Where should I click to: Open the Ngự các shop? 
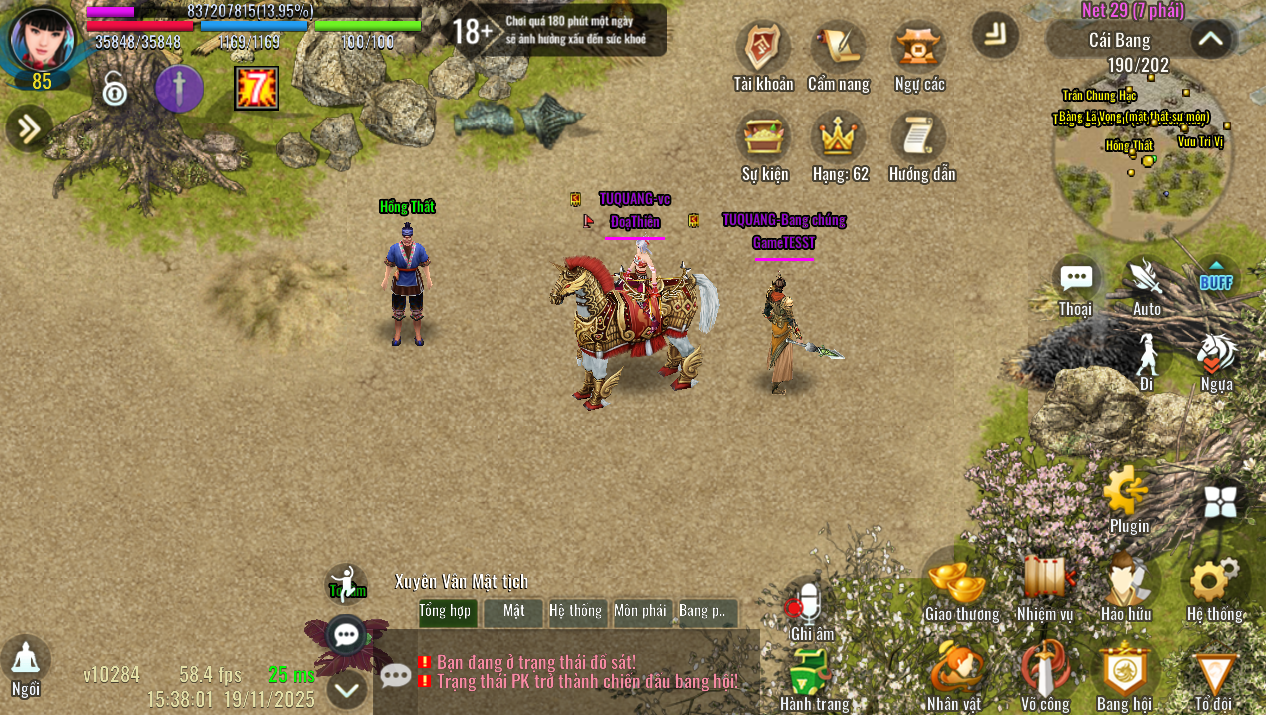pyautogui.click(x=919, y=48)
